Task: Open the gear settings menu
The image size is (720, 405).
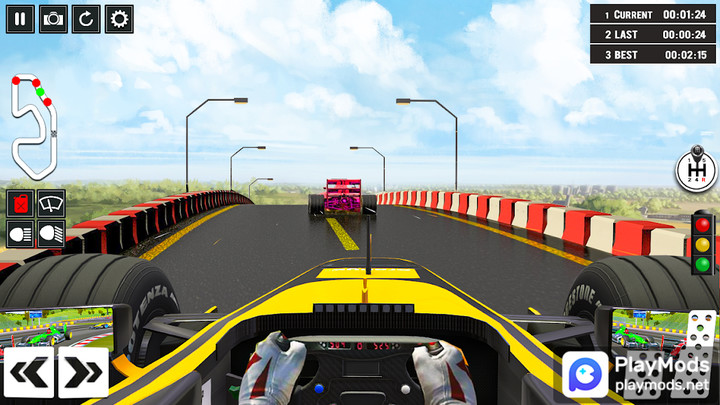Action: pos(119,18)
